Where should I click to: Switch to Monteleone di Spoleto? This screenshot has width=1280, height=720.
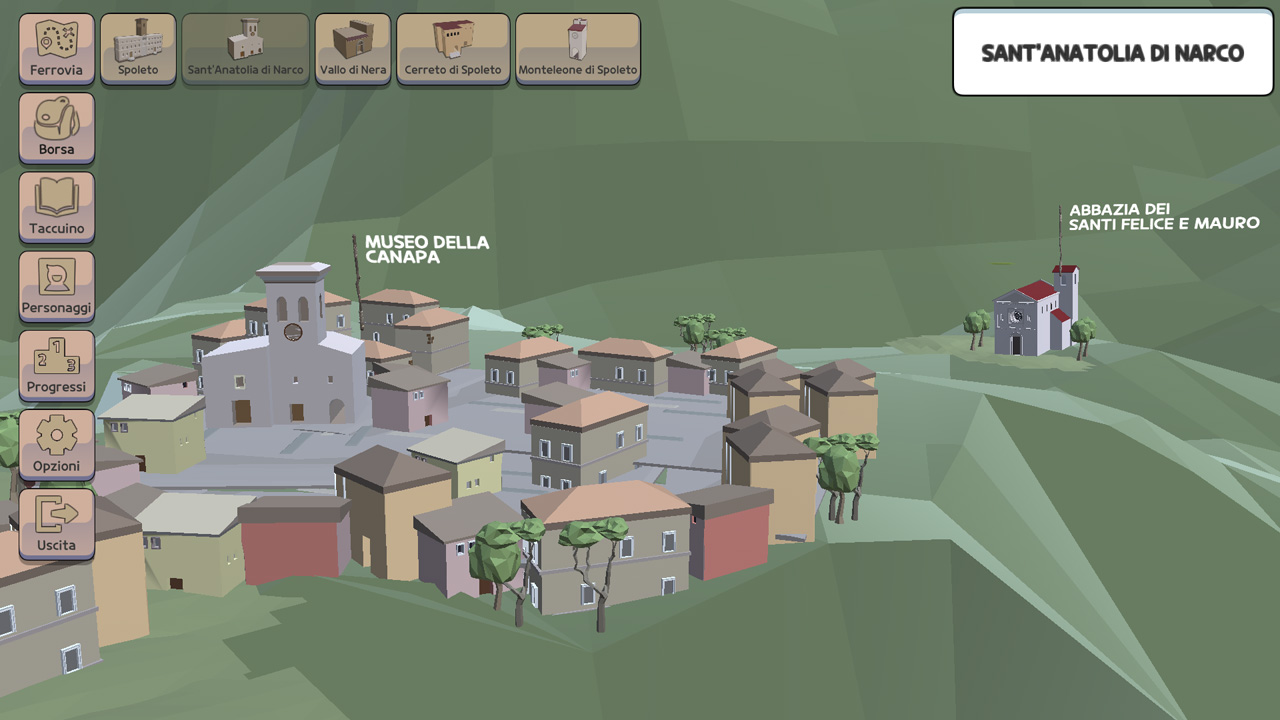click(577, 48)
